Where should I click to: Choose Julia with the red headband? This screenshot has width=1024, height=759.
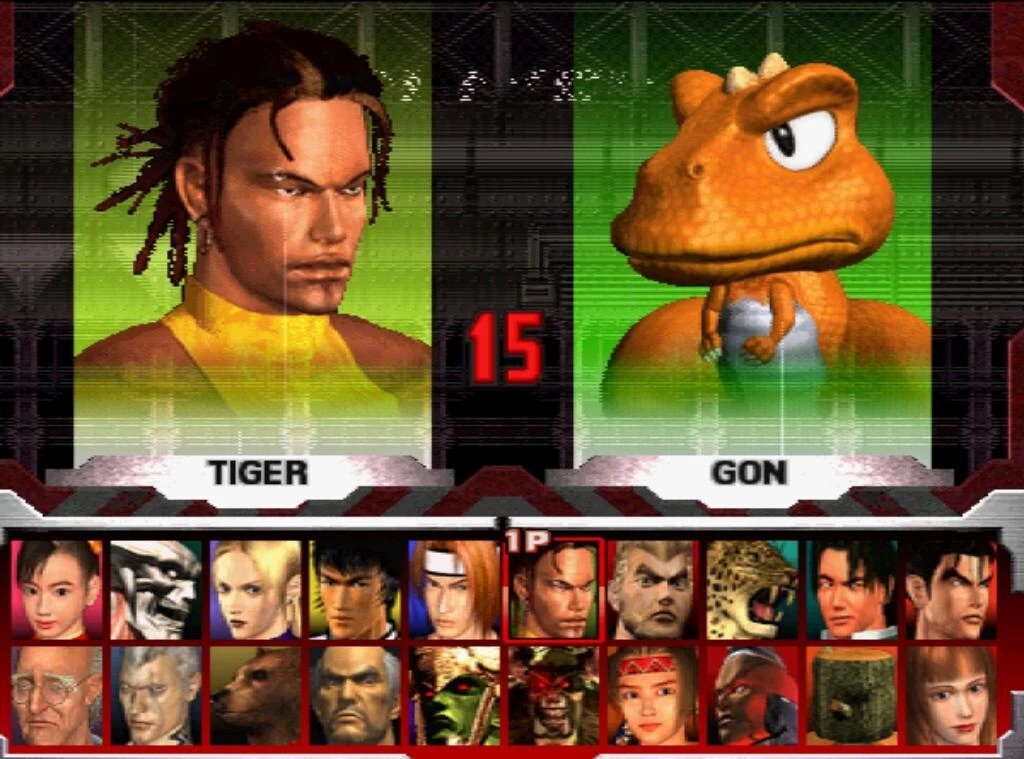(652, 696)
